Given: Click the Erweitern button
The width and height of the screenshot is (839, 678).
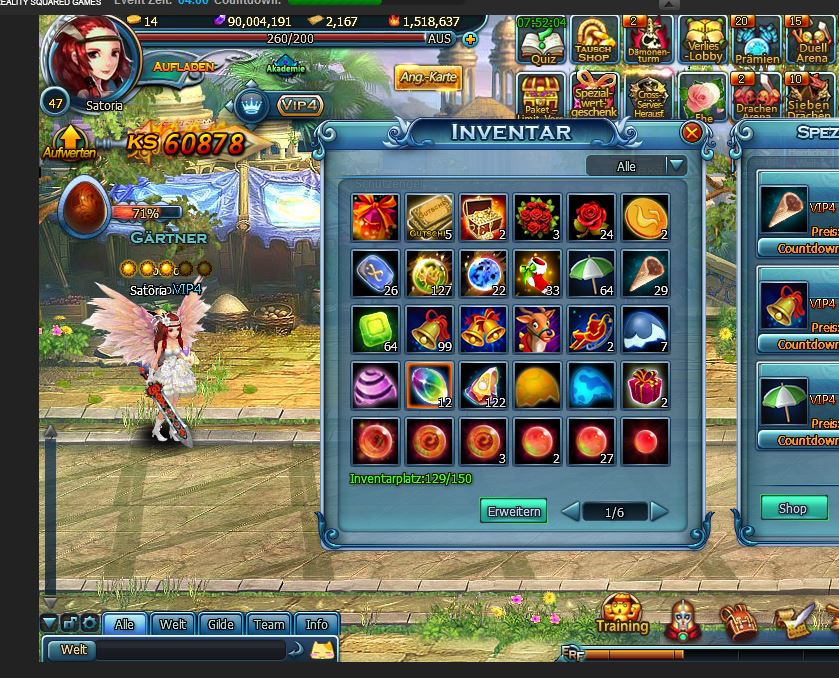Looking at the screenshot, I should [513, 511].
